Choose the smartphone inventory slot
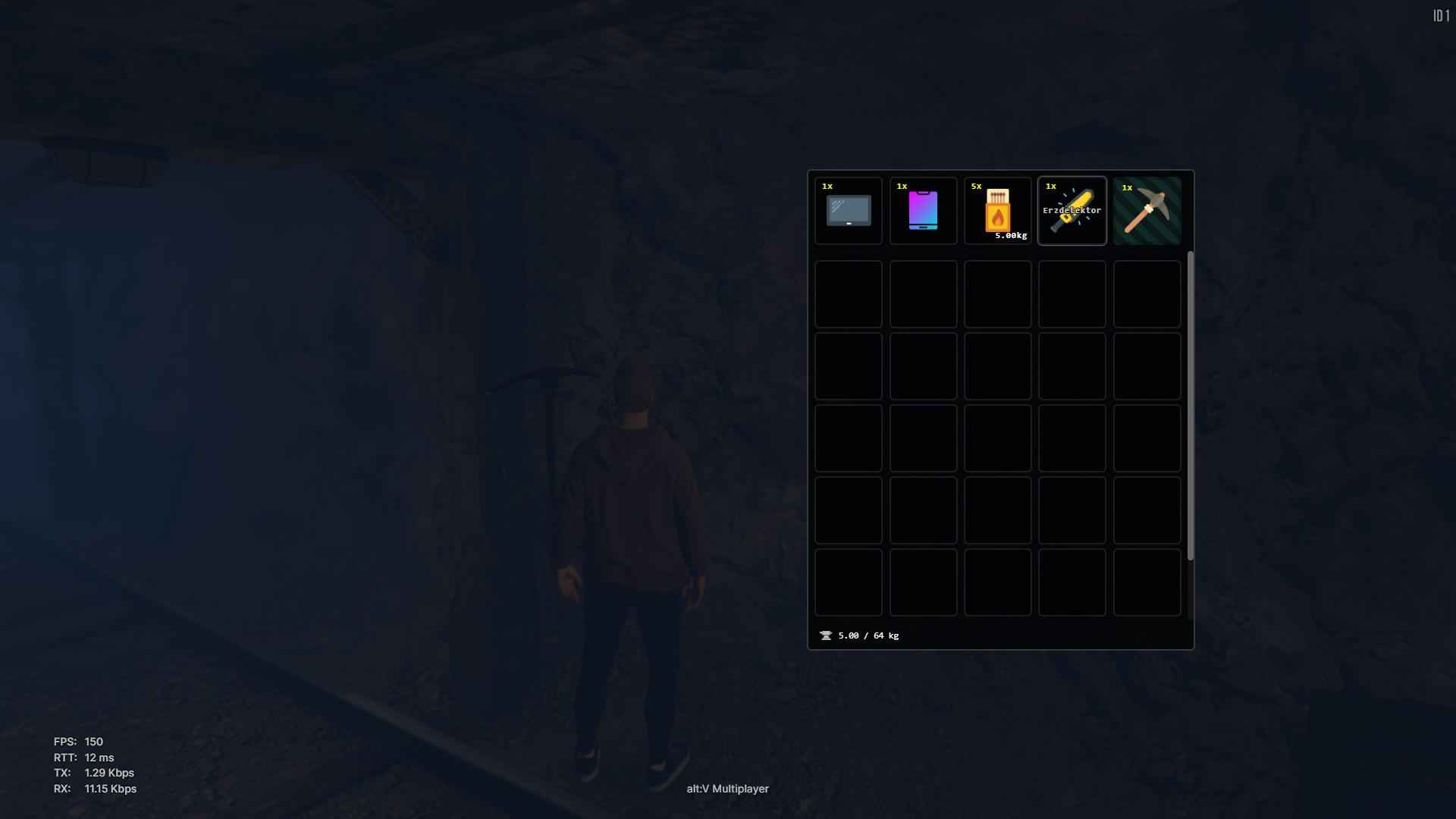The height and width of the screenshot is (819, 1456). (x=923, y=211)
